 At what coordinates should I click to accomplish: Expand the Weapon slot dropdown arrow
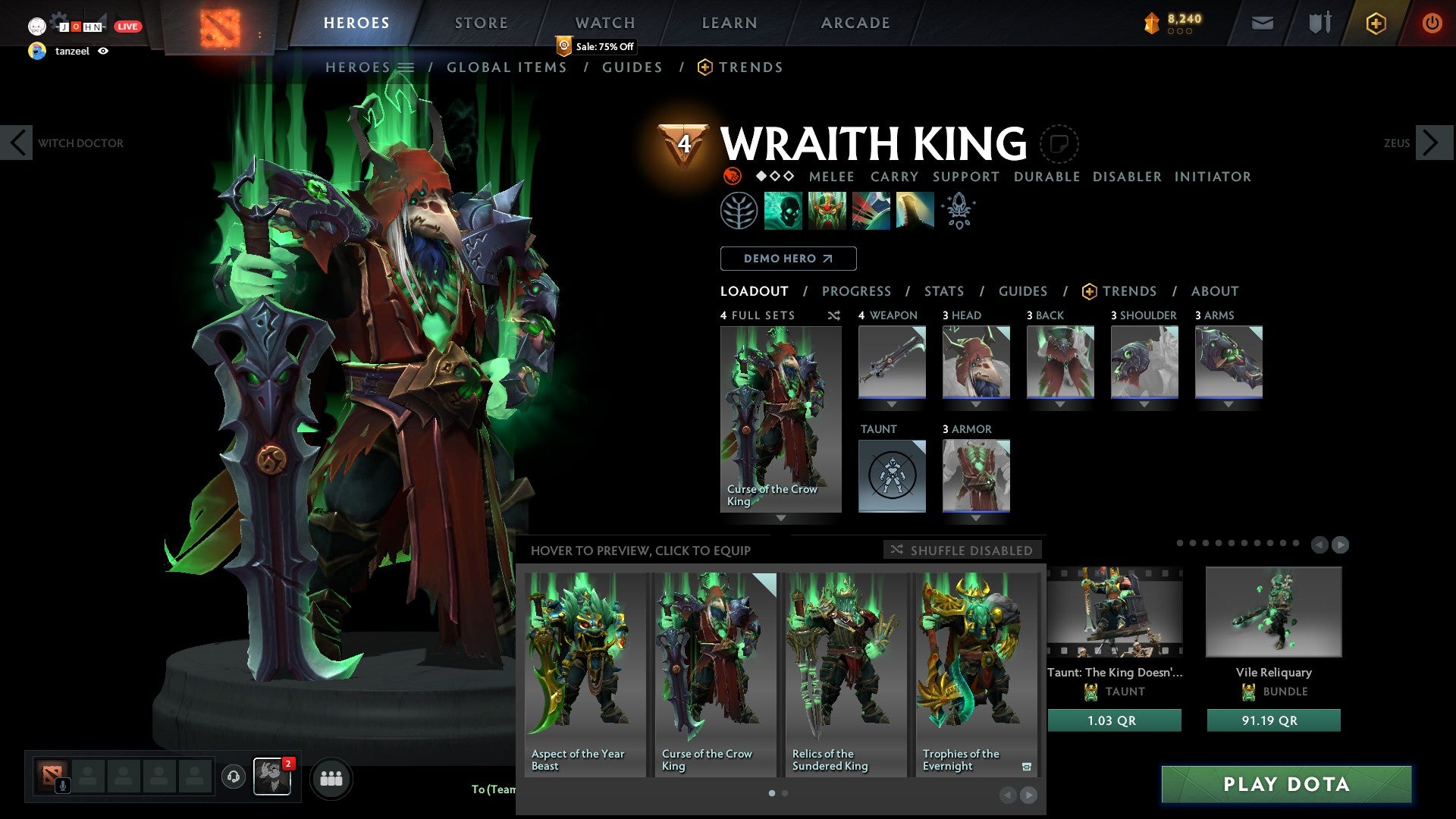click(x=892, y=404)
